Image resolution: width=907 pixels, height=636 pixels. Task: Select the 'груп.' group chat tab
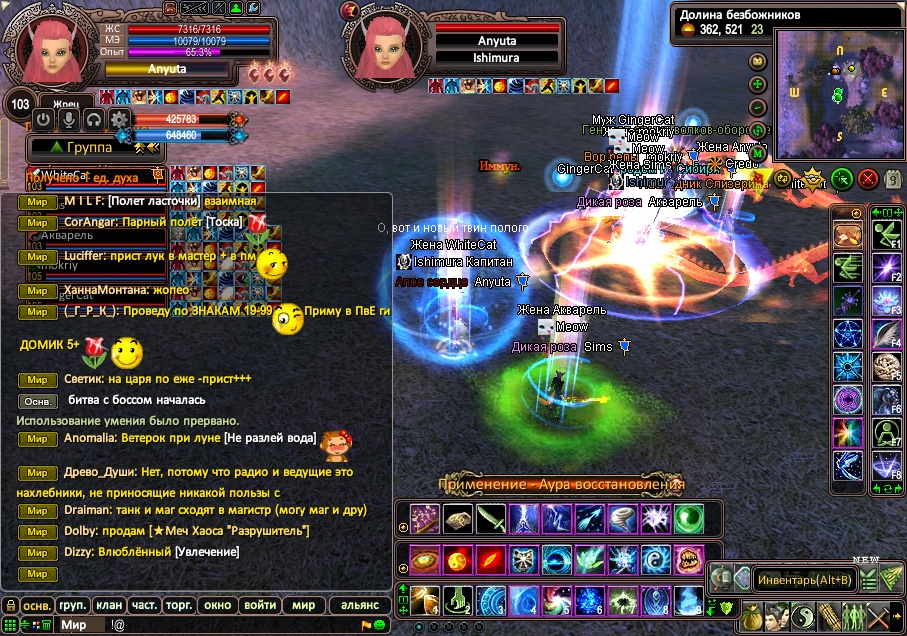click(x=72, y=605)
